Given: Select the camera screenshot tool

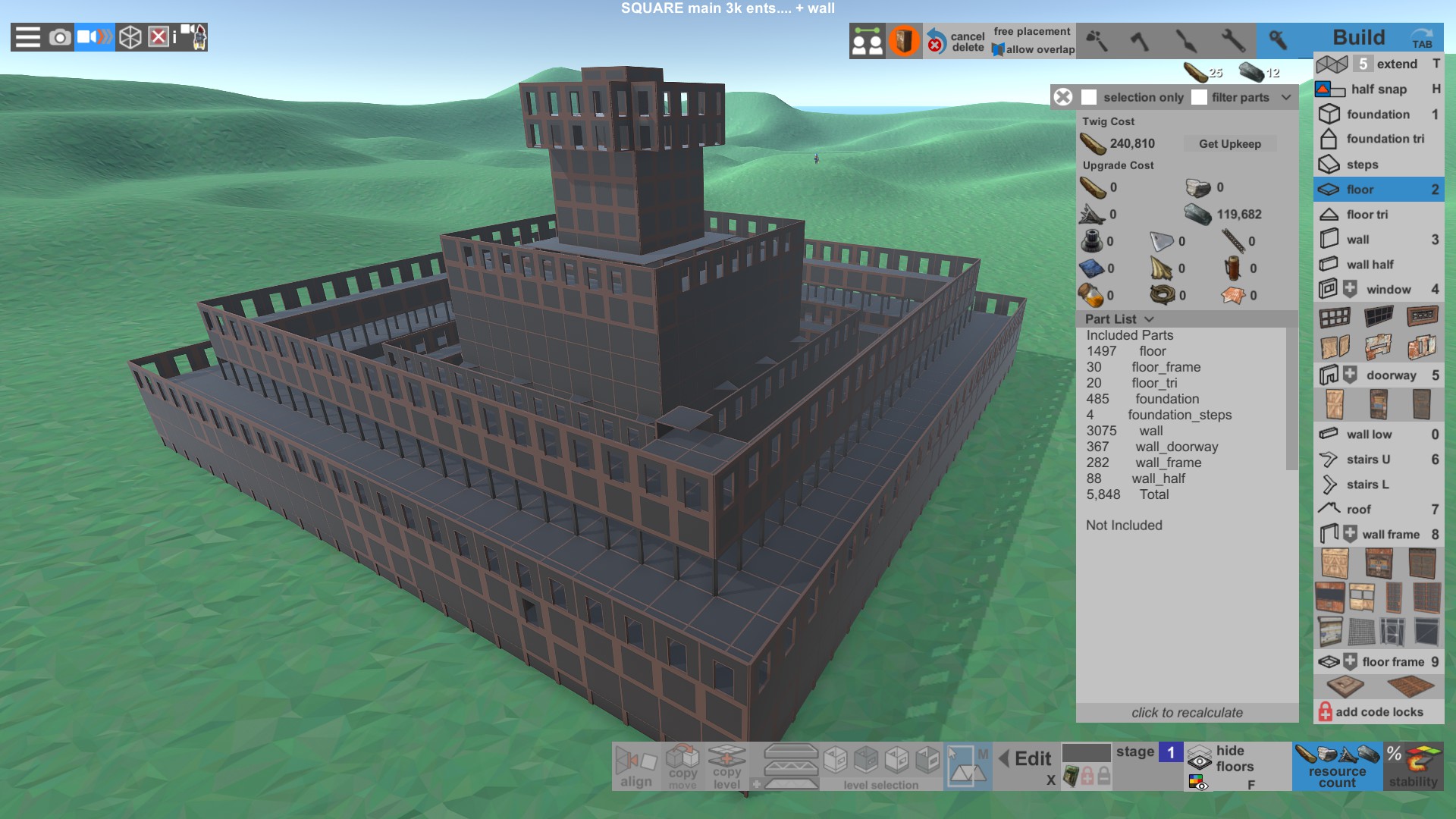Looking at the screenshot, I should coord(59,36).
